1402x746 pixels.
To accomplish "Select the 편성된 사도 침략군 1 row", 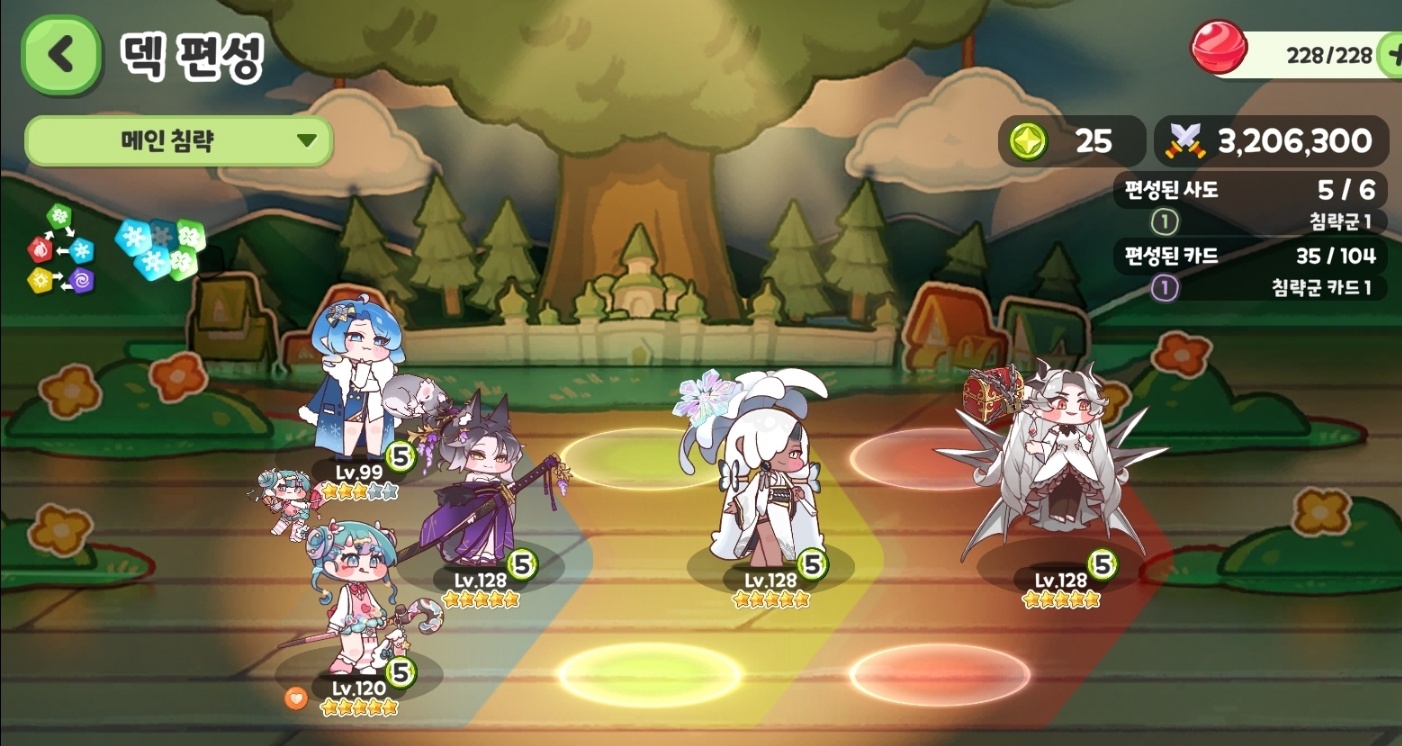I will 1250,222.
